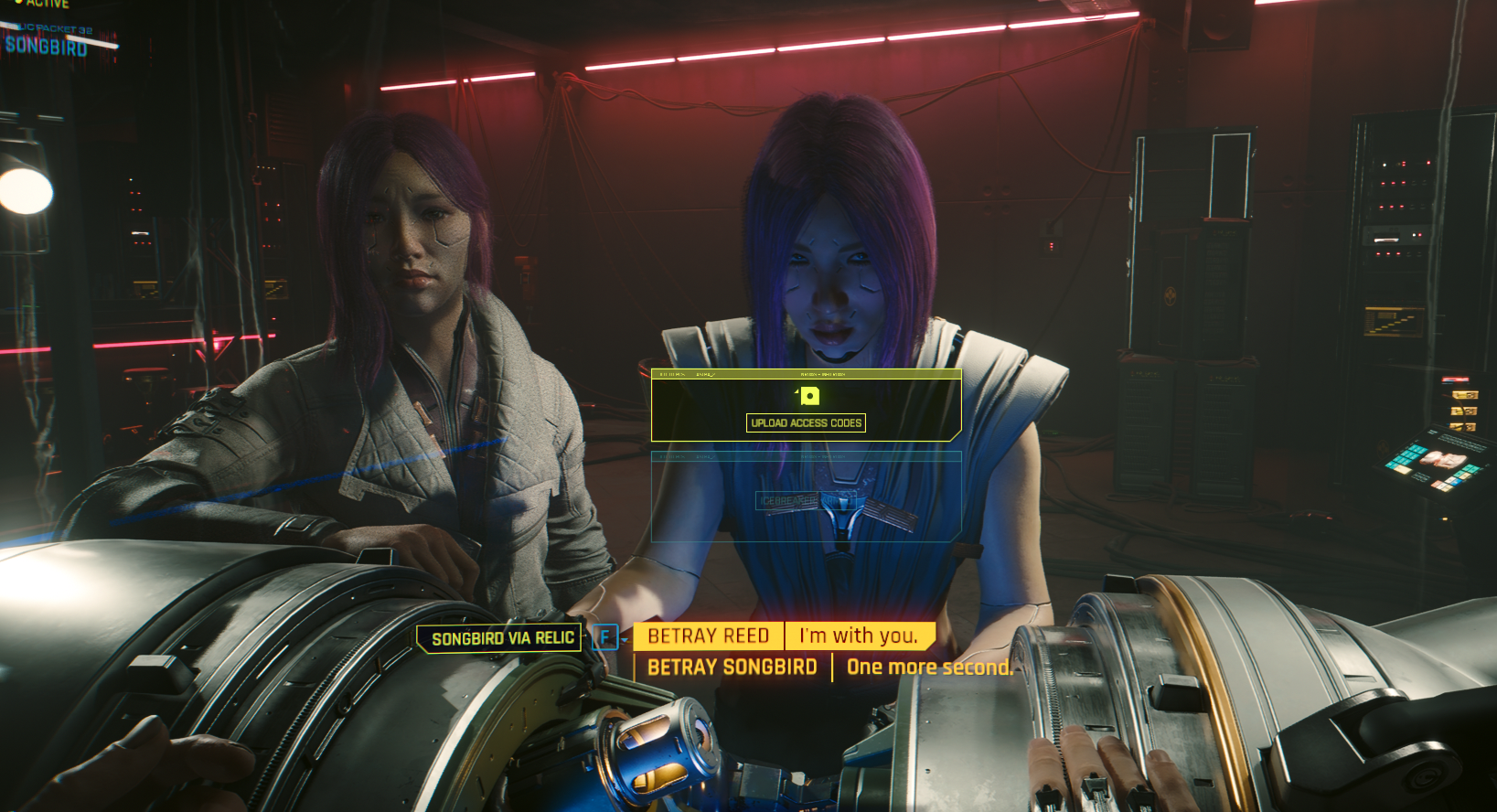Activate the Upload Access Codes prompt
The height and width of the screenshot is (812, 1497).
point(806,422)
